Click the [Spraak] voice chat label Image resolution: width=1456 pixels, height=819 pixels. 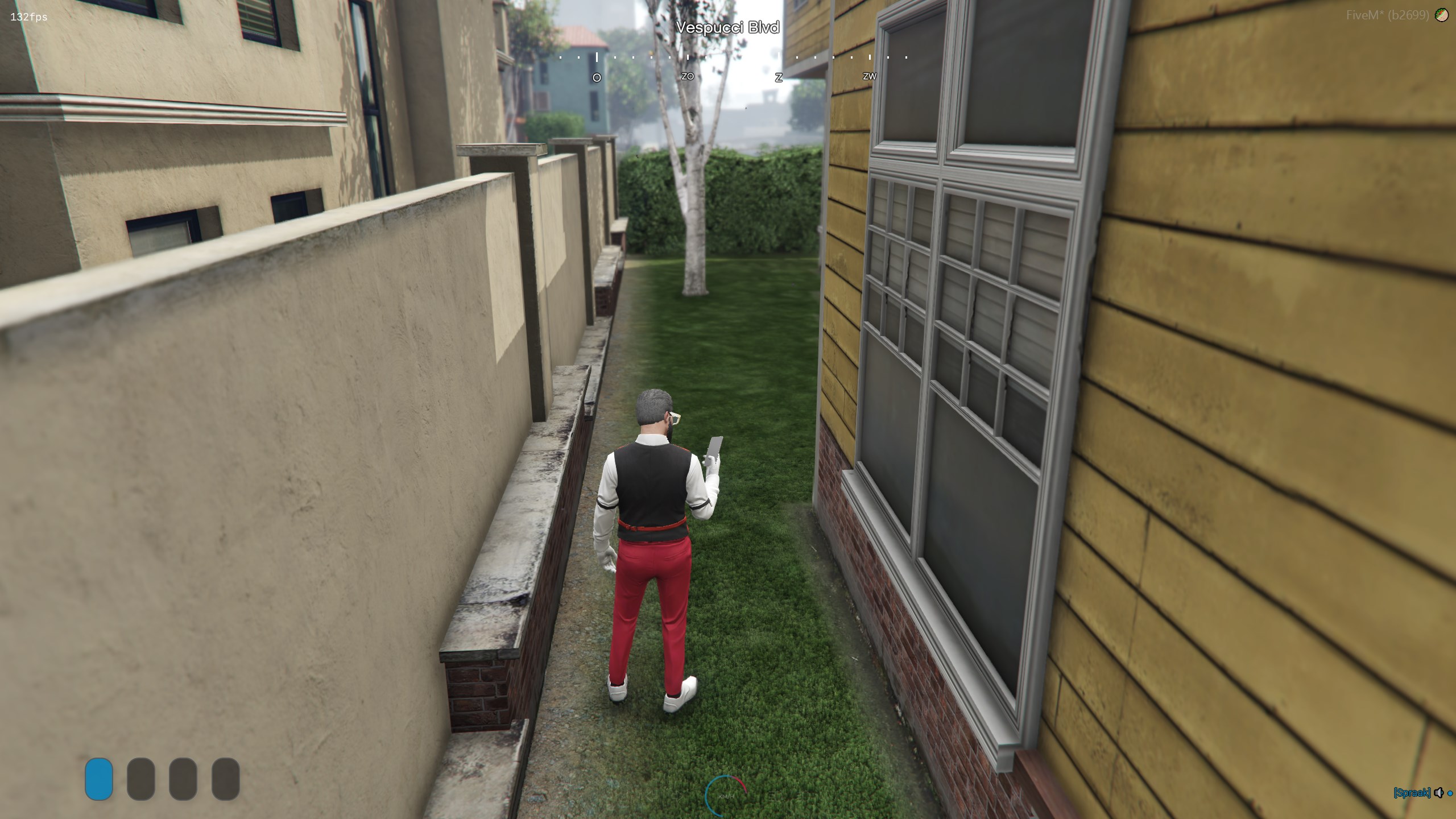pyautogui.click(x=1412, y=792)
